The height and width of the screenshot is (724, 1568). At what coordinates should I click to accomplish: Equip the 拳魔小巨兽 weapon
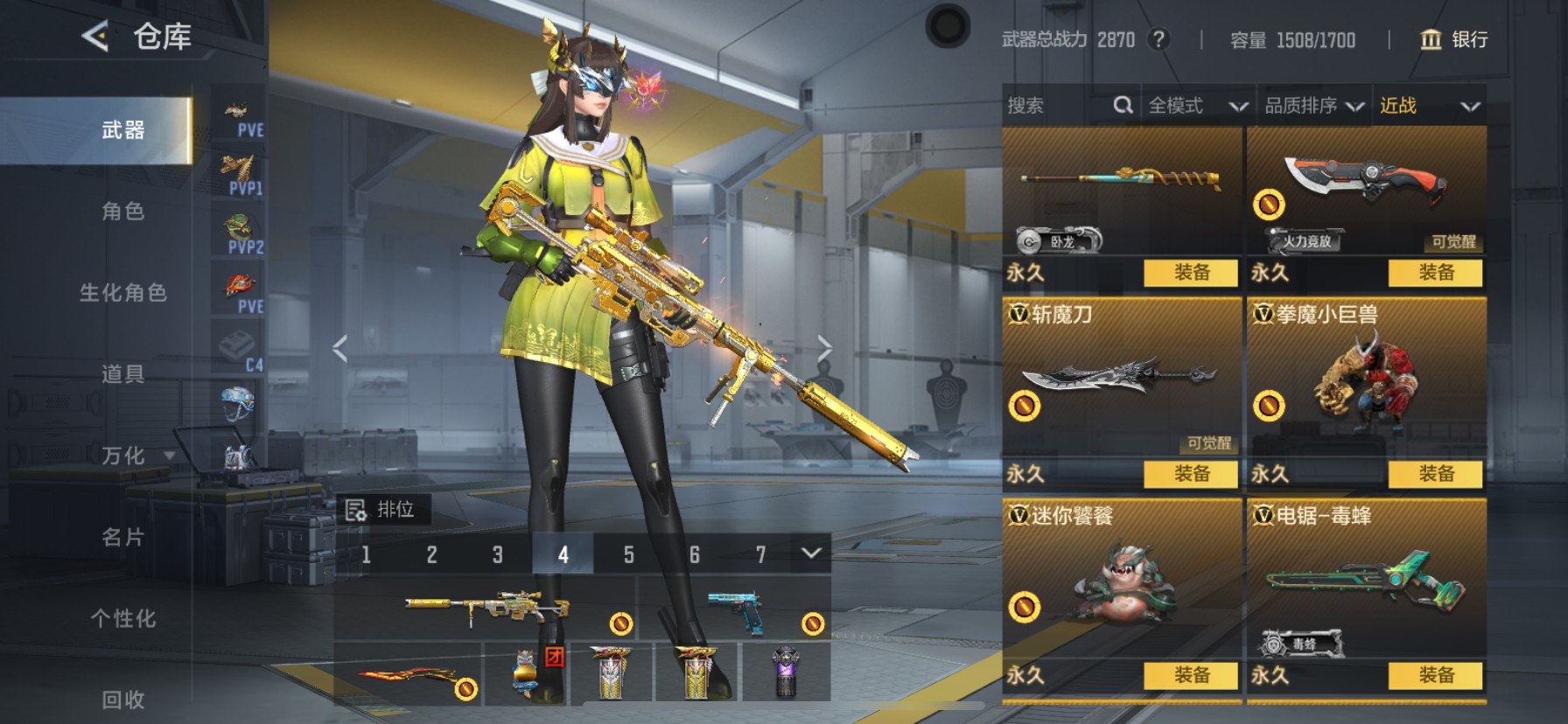click(x=1435, y=474)
